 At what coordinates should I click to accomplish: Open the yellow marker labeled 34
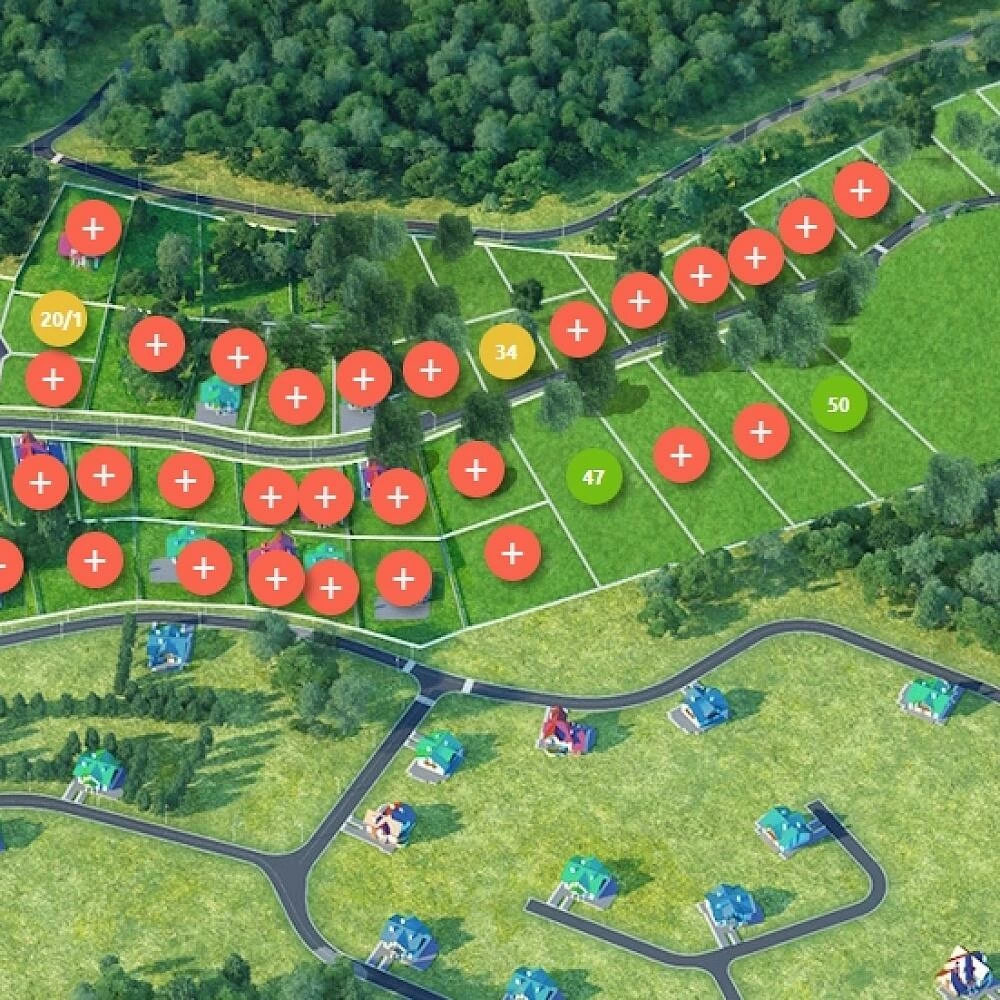(x=506, y=352)
